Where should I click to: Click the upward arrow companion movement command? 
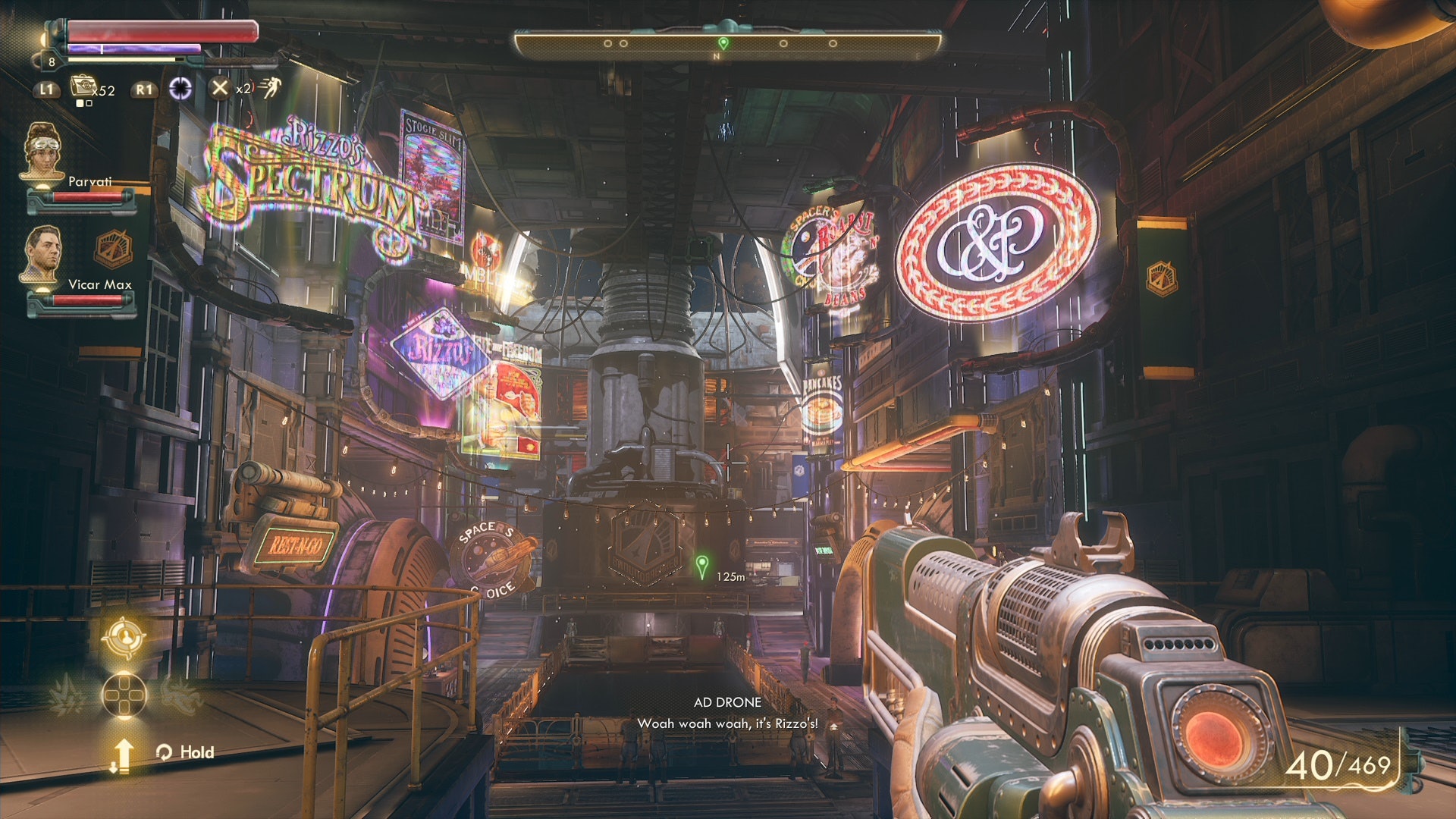[122, 755]
